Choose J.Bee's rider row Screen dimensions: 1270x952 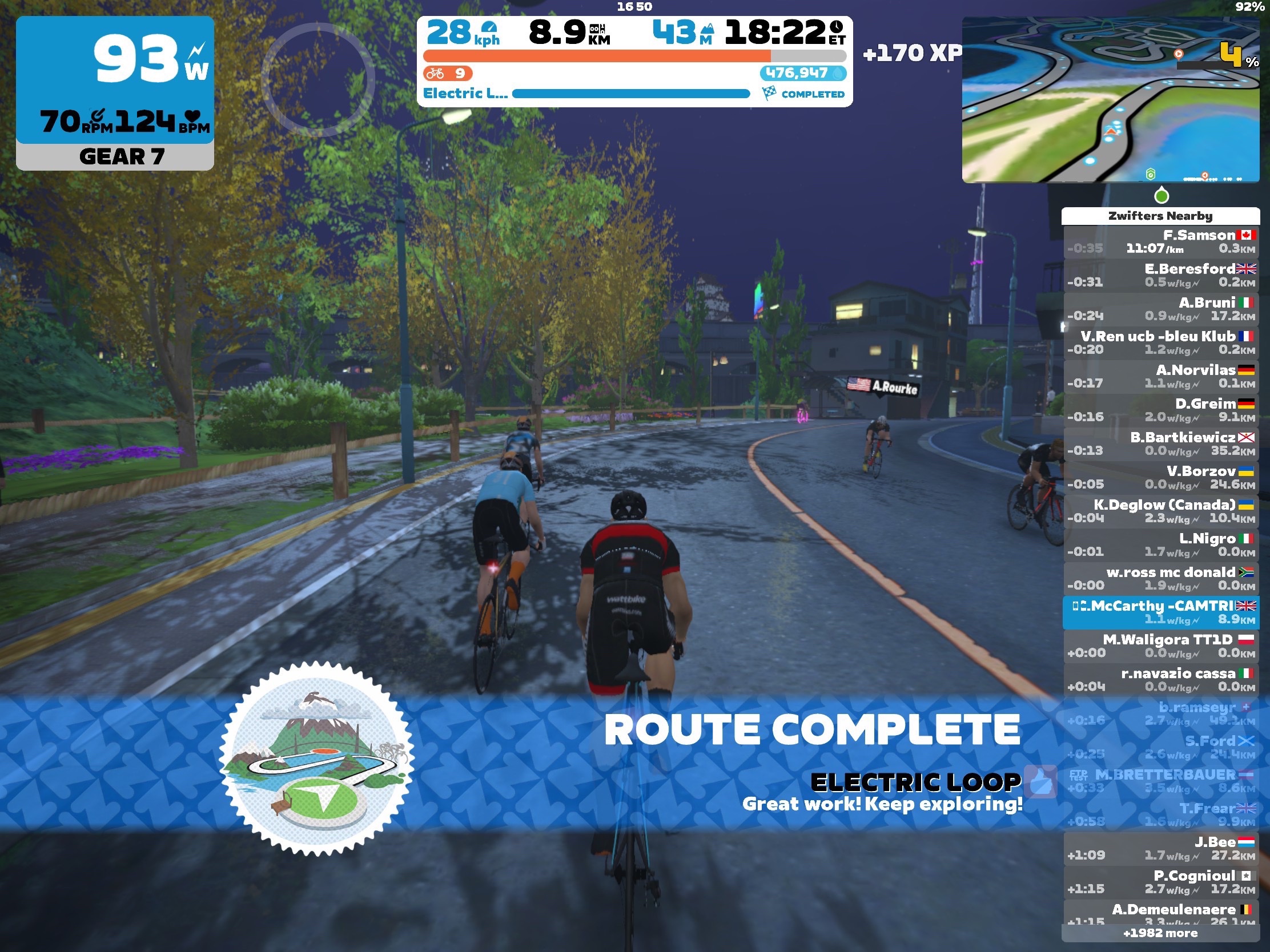[1160, 849]
